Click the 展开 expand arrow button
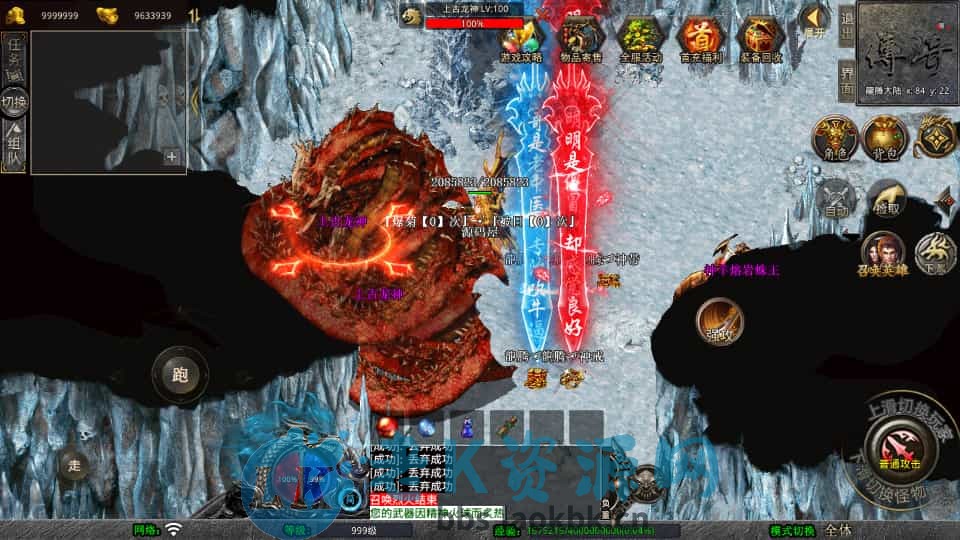This screenshot has height=540, width=960. tap(815, 18)
